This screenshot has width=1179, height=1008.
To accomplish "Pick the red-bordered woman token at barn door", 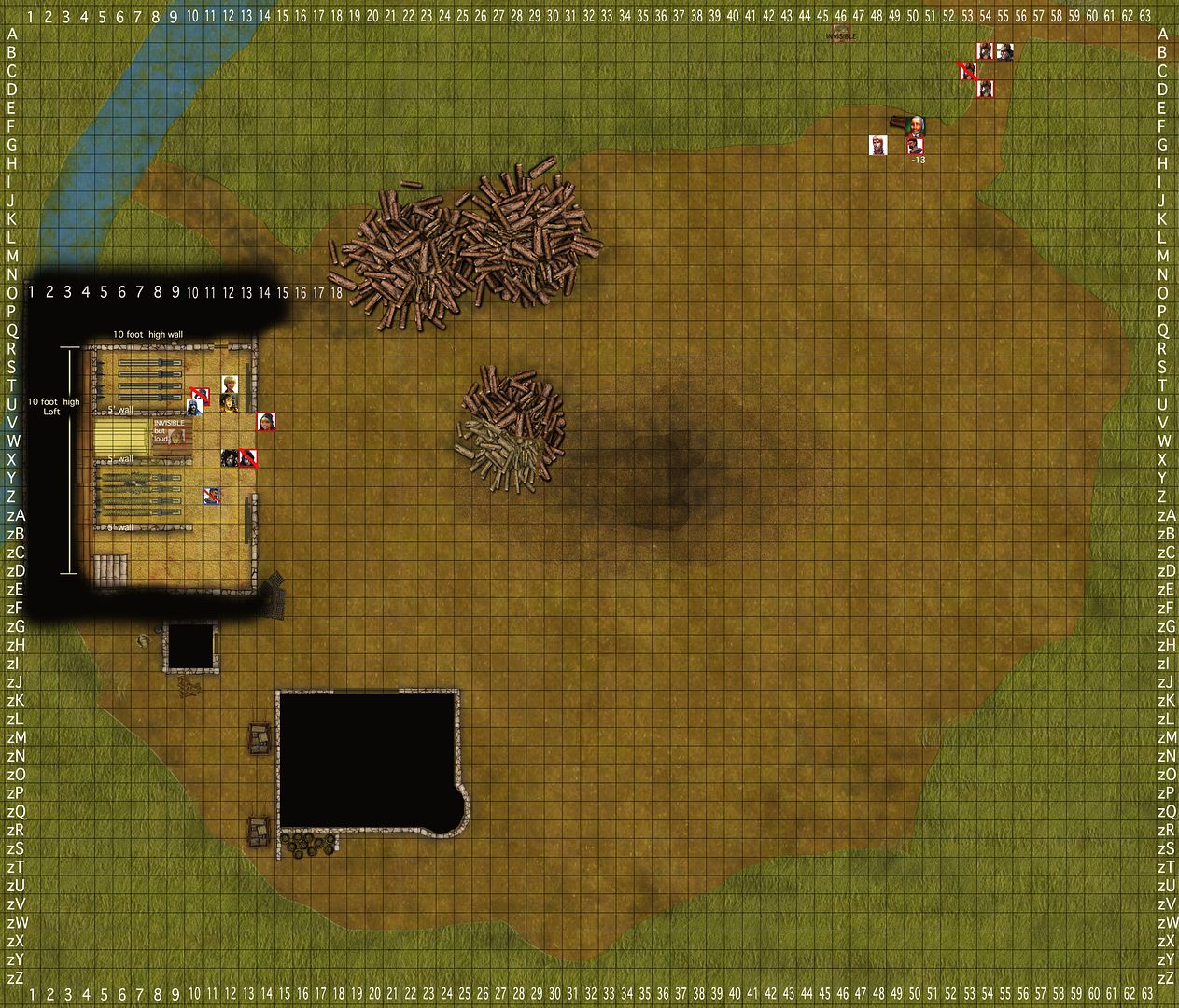I will pos(266,422).
